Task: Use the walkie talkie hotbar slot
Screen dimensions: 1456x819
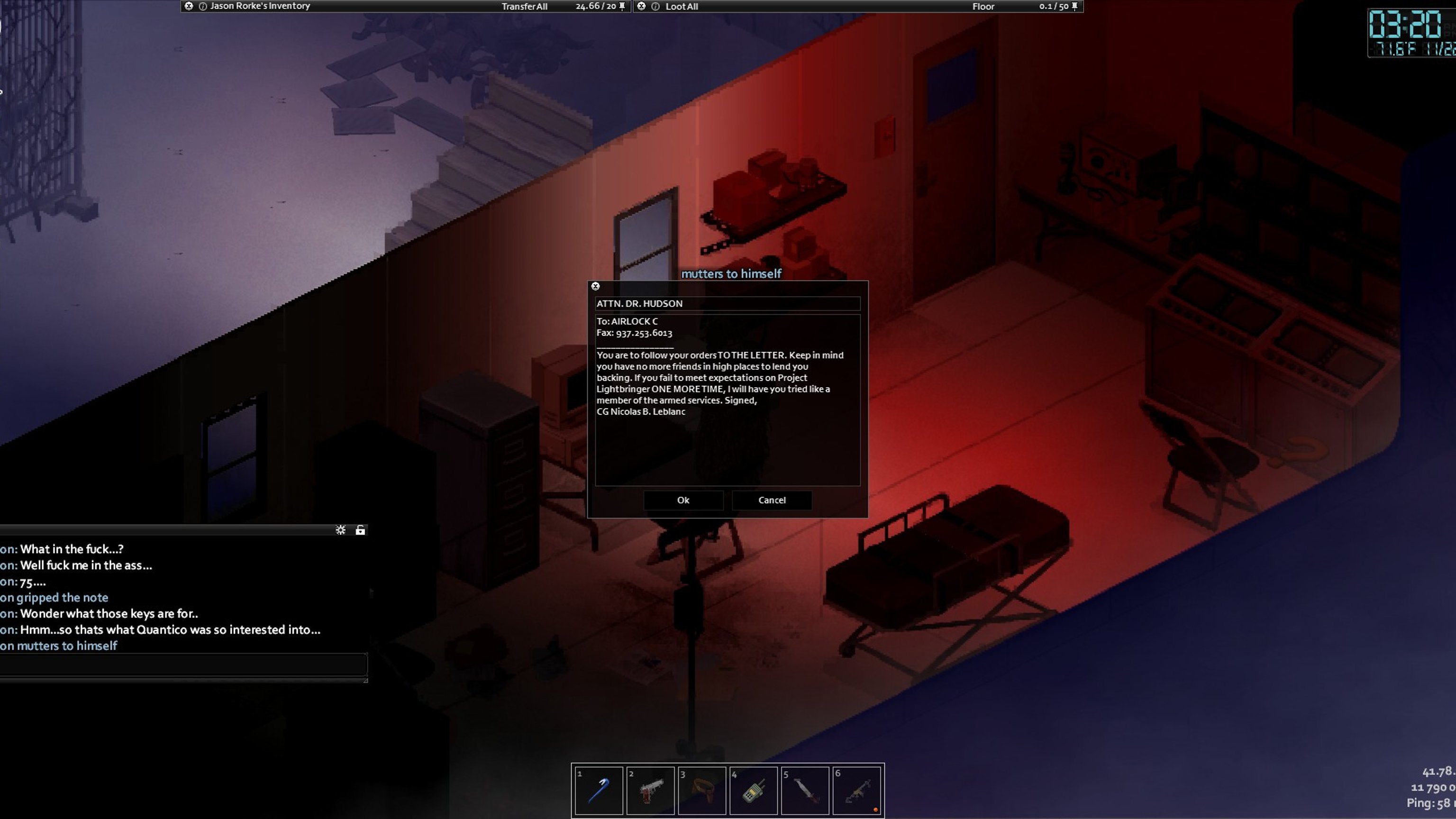Action: click(754, 791)
